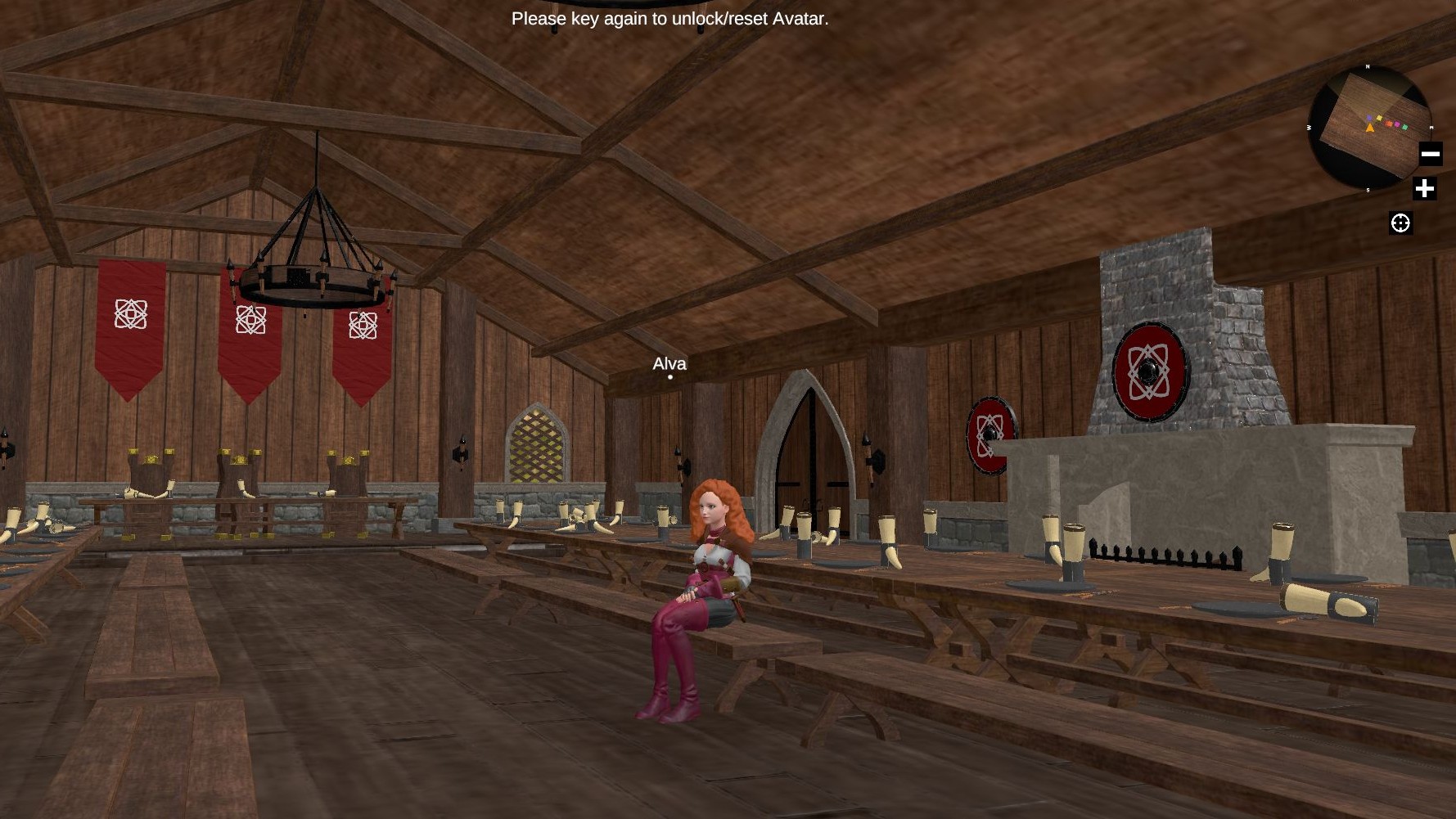The image size is (1456, 819).
Task: Click the magenta avatar marker on the minimap
Action: (x=1397, y=124)
